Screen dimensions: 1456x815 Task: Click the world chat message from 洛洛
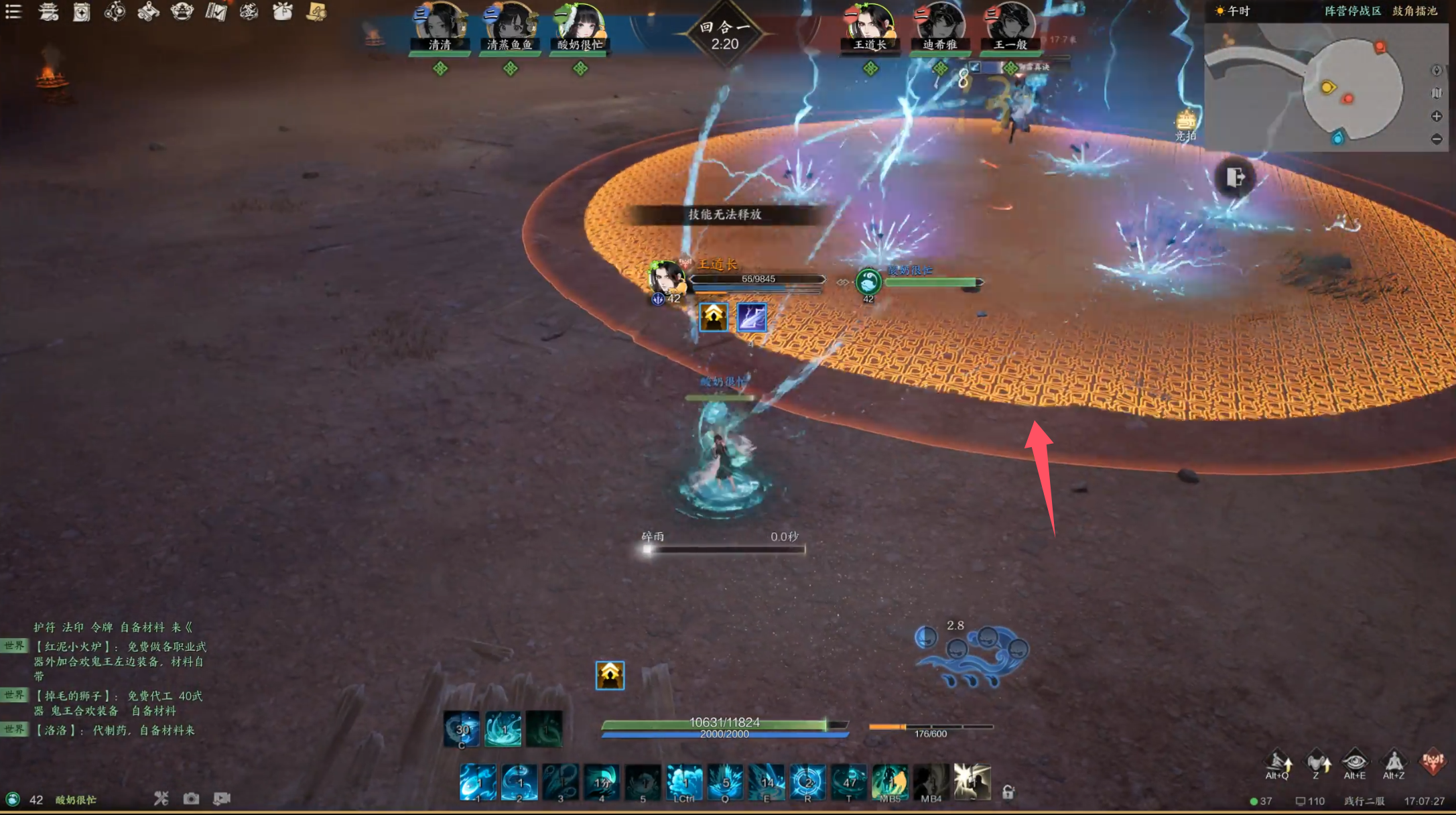[114, 730]
